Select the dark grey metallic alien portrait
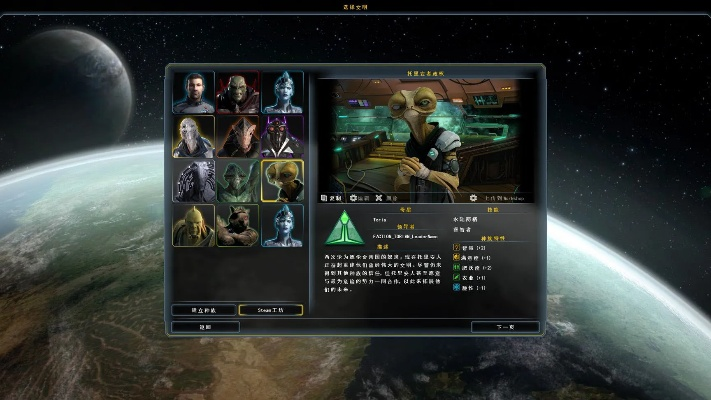711x400 pixels. click(x=193, y=181)
